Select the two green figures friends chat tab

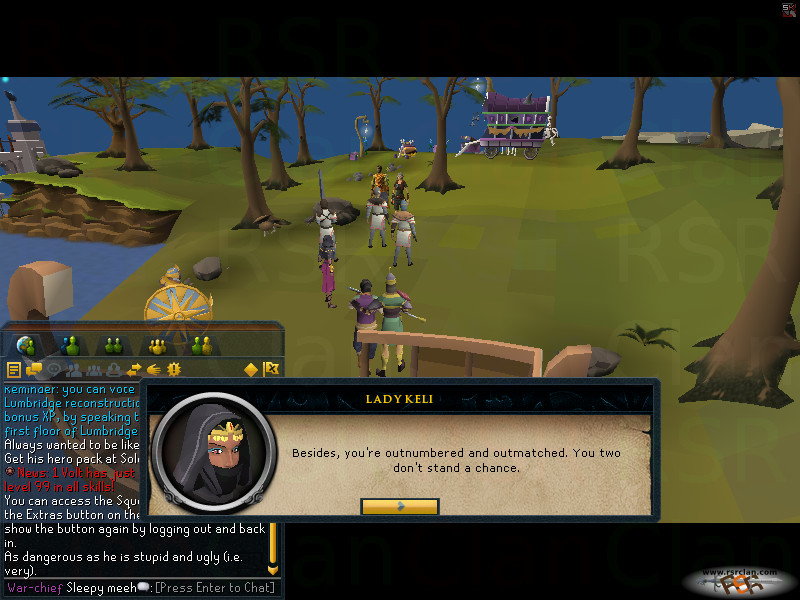click(x=114, y=346)
